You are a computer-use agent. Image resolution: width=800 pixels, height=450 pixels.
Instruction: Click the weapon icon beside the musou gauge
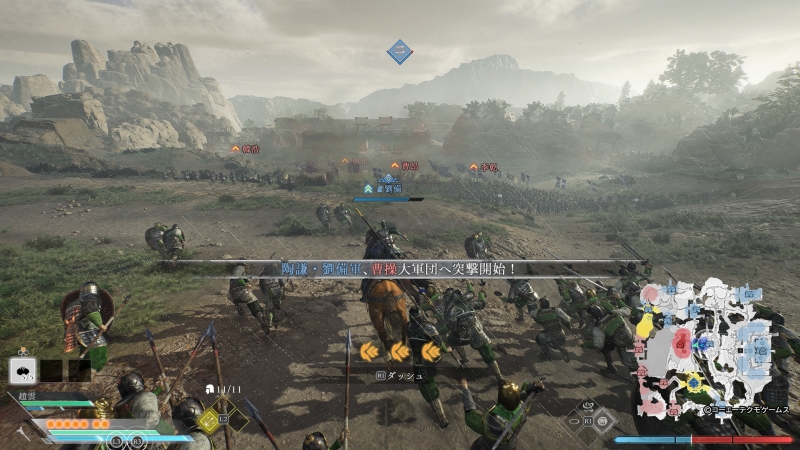22,434
